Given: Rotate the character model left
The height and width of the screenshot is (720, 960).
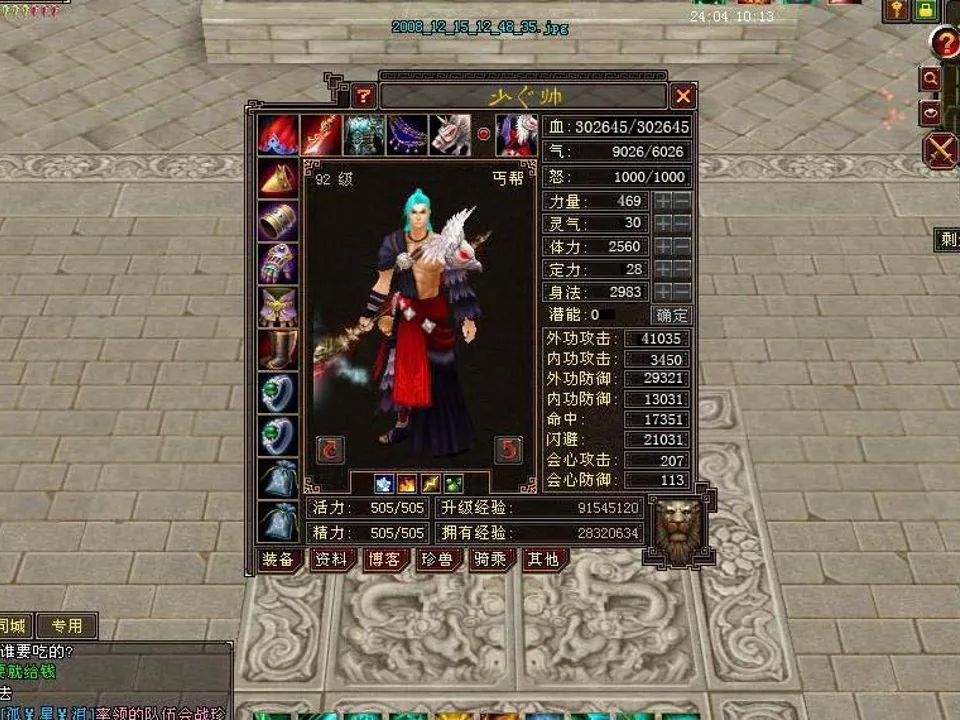Looking at the screenshot, I should (x=330, y=449).
